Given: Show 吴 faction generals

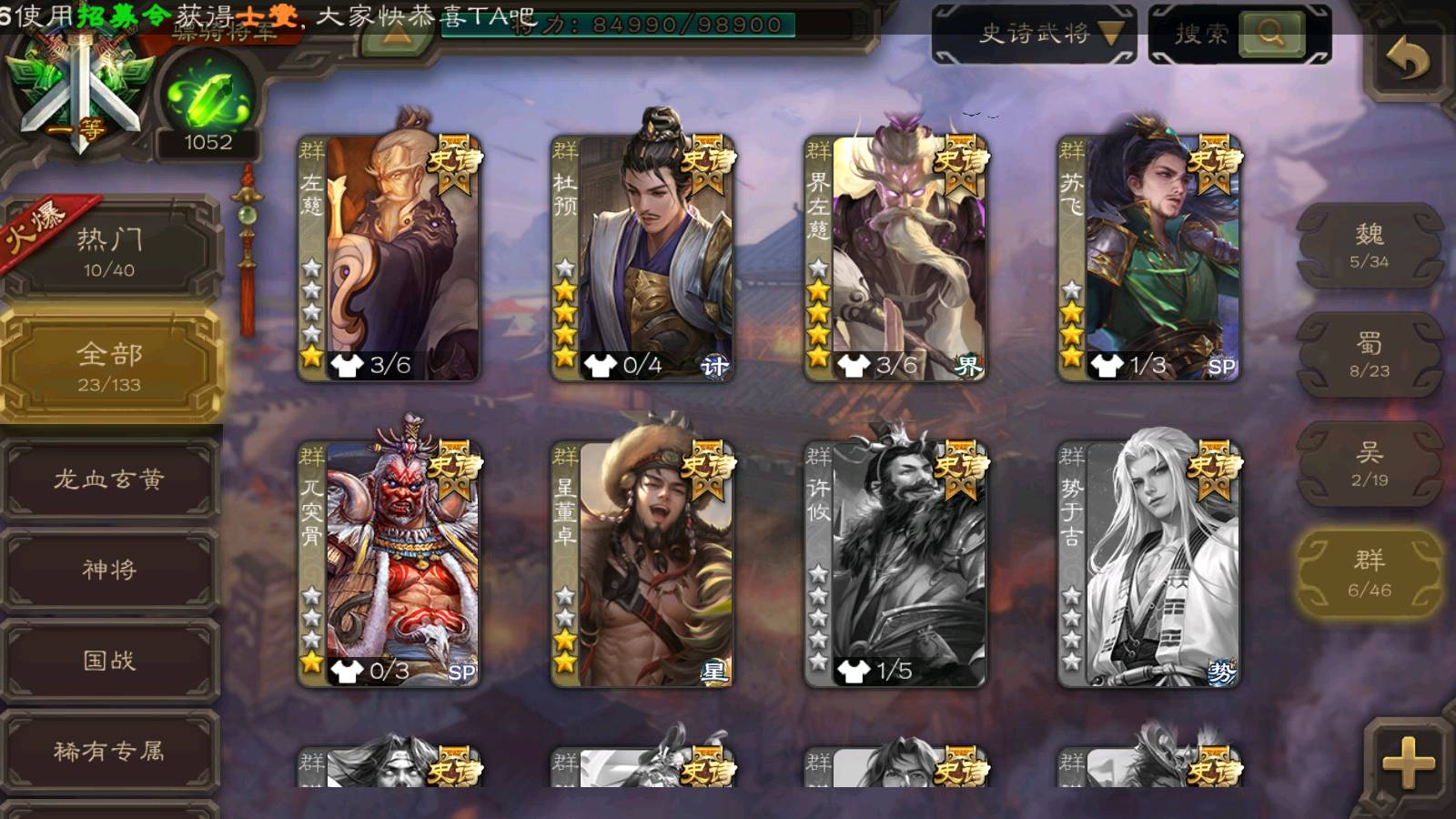Looking at the screenshot, I should click(1369, 464).
